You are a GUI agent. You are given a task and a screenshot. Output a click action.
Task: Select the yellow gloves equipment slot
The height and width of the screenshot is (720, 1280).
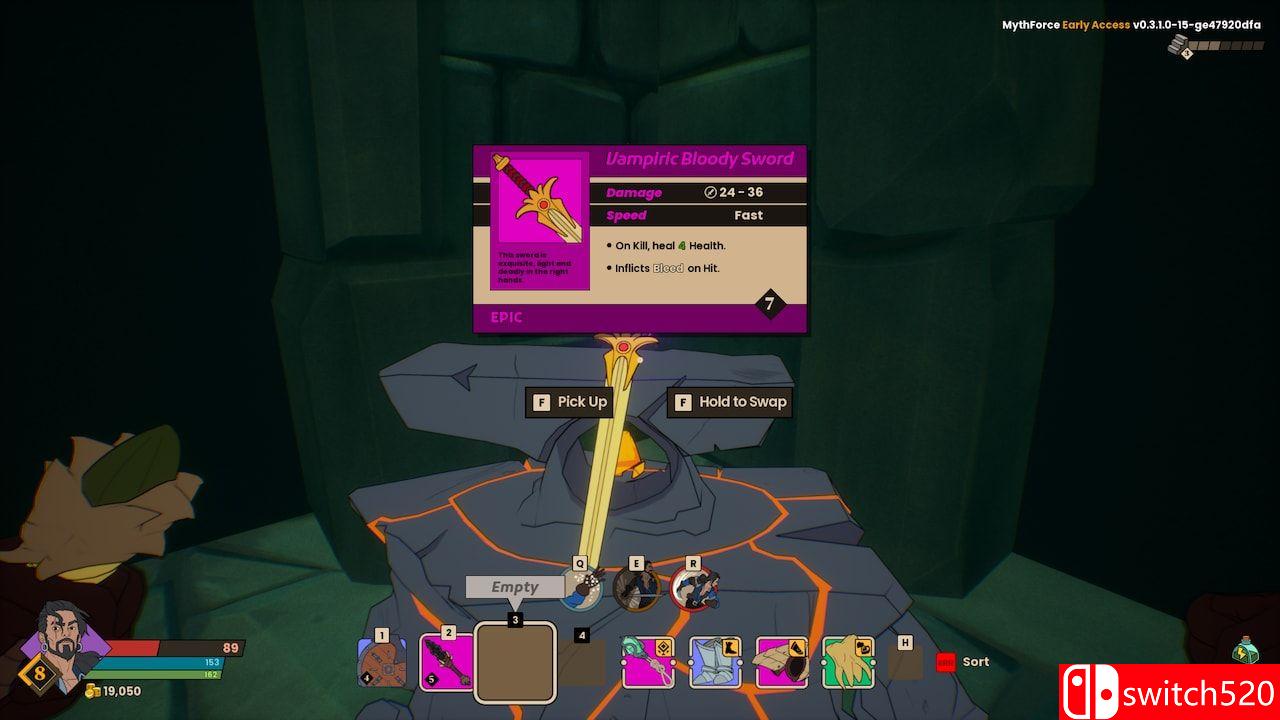pyautogui.click(x=848, y=662)
